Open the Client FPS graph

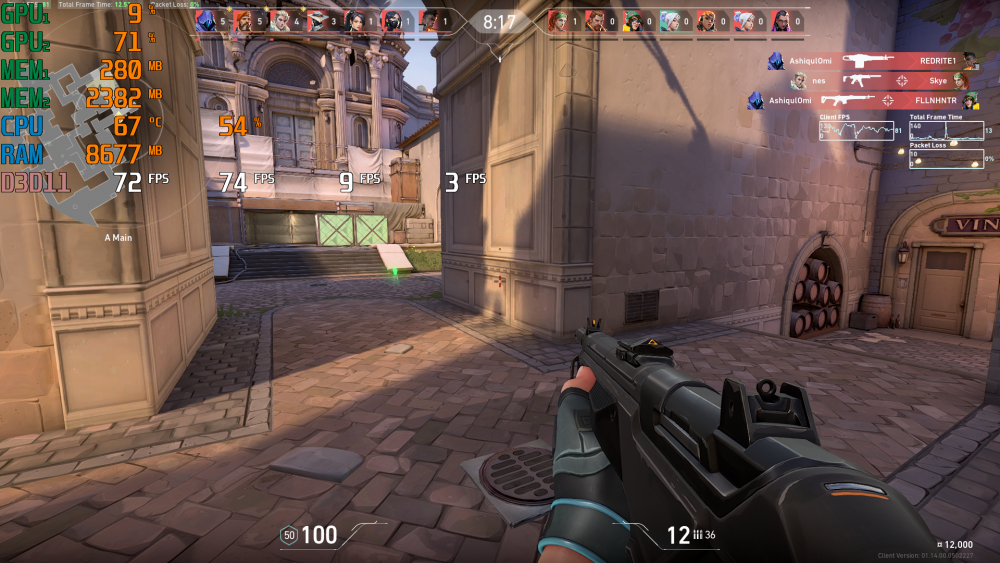point(856,130)
